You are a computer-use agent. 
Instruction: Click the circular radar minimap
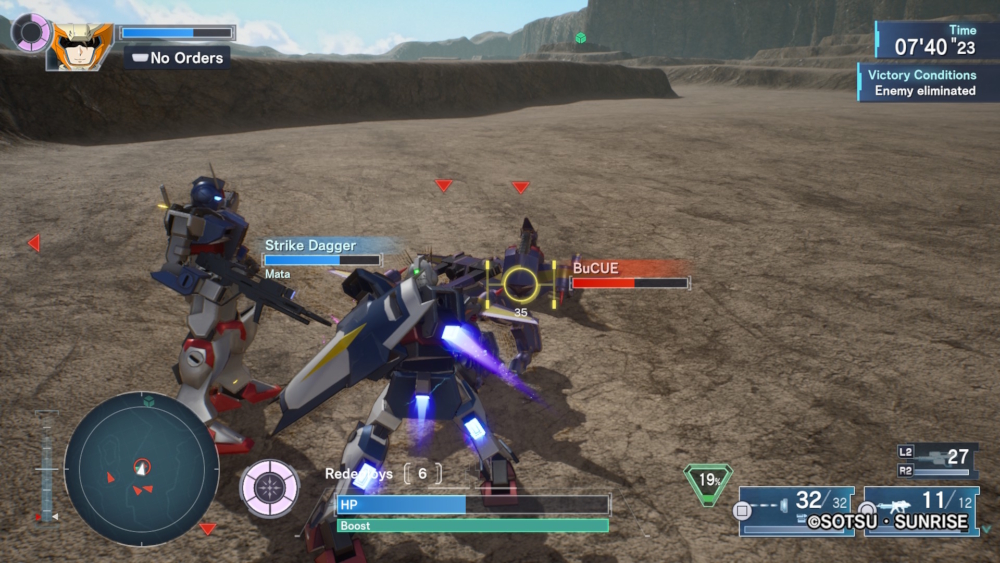pyautogui.click(x=141, y=468)
